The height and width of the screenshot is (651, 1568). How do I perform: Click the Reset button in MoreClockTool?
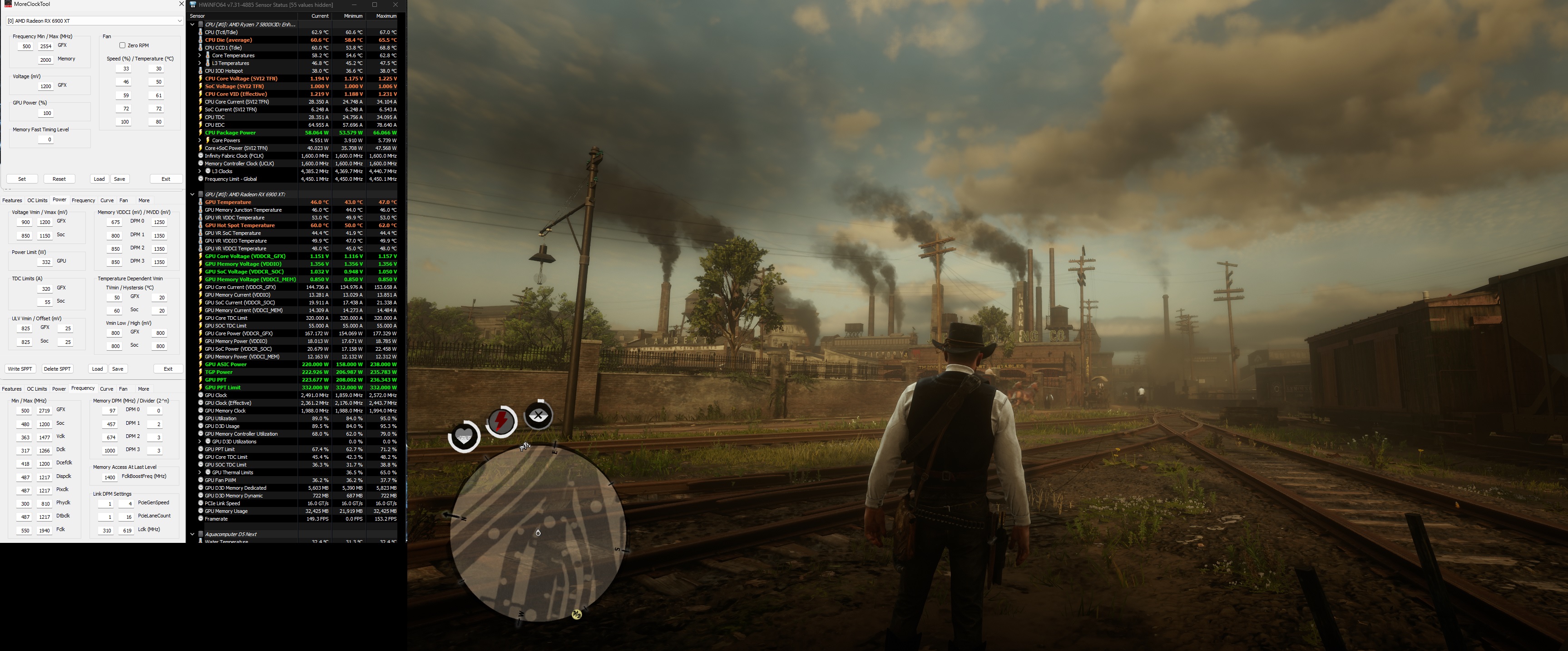(x=59, y=179)
